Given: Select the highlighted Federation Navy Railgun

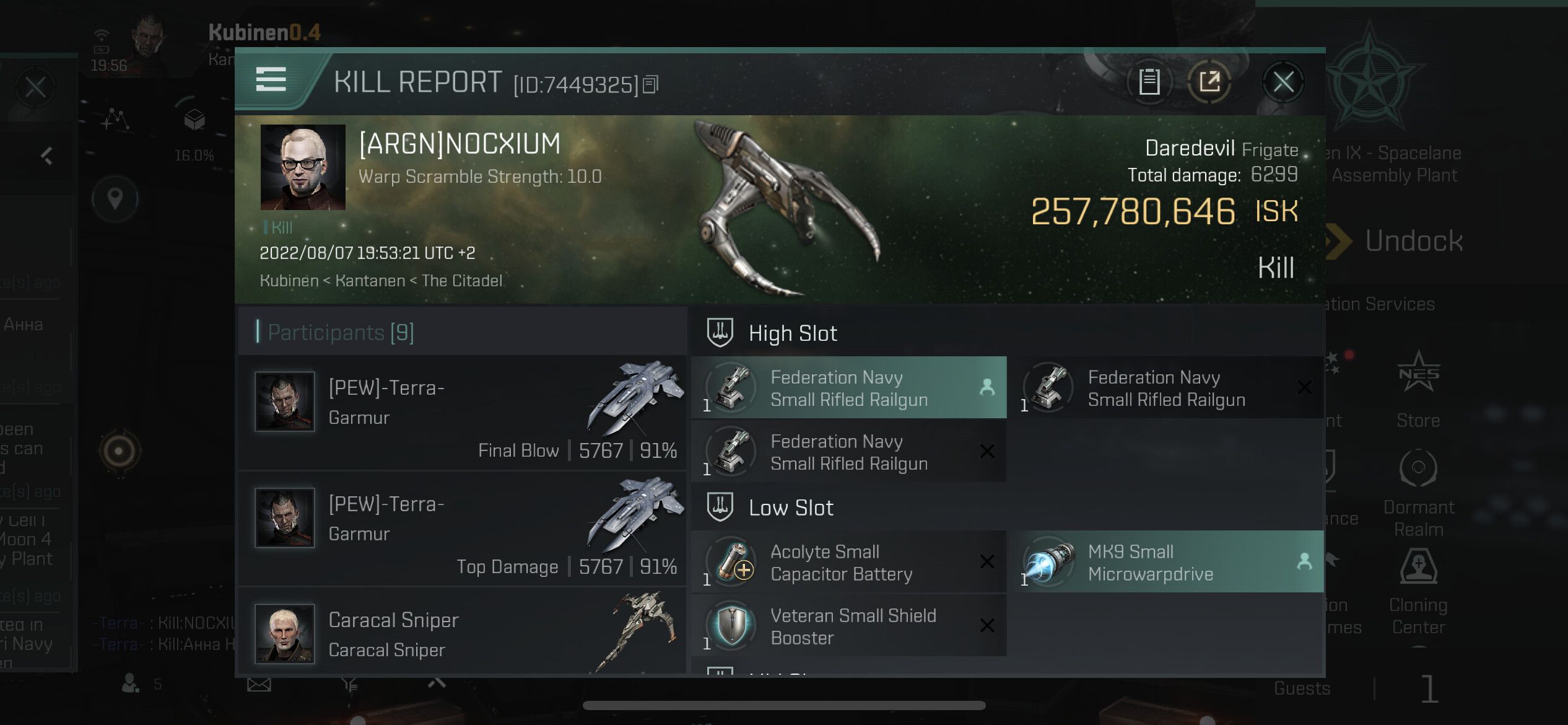Looking at the screenshot, I should click(848, 388).
